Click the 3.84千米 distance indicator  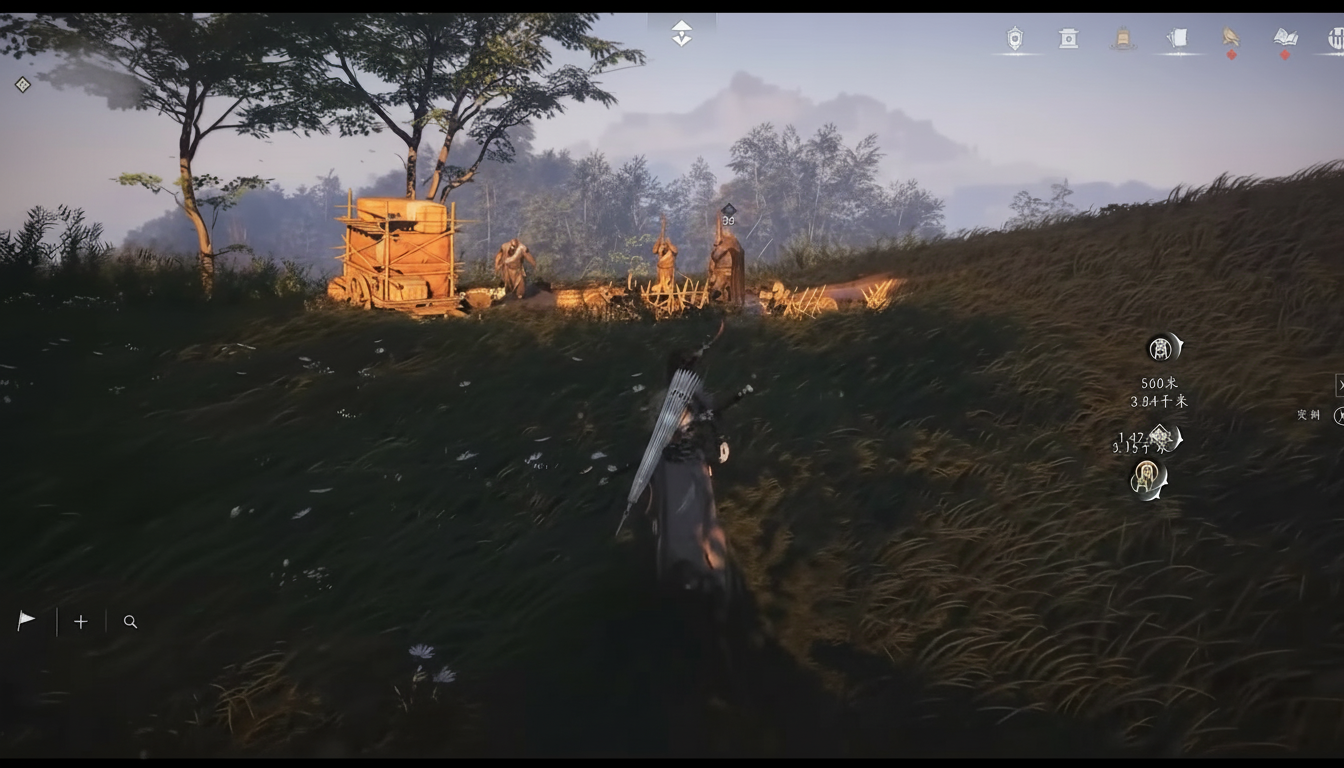(x=1160, y=402)
